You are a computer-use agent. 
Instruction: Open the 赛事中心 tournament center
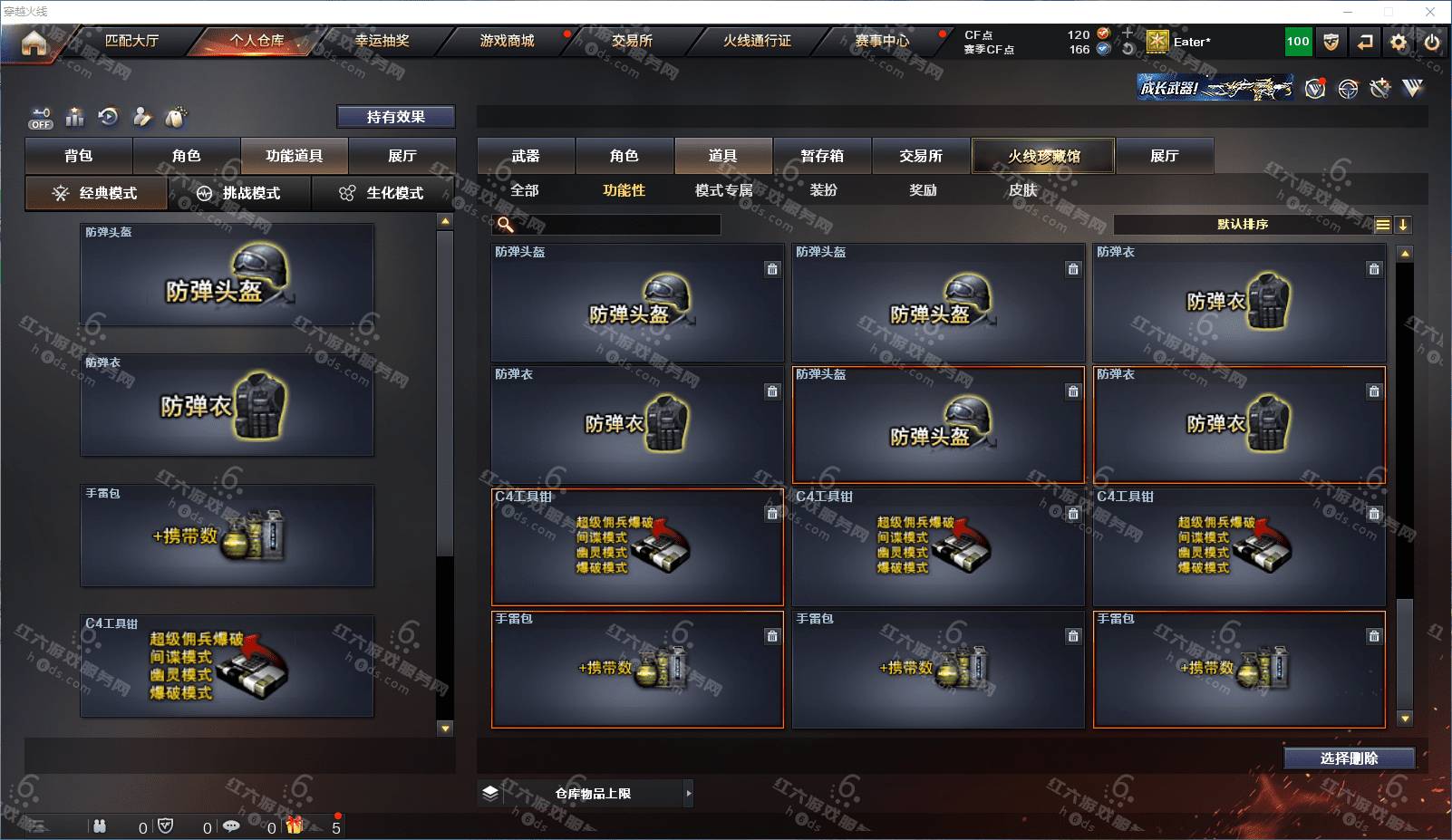[882, 41]
